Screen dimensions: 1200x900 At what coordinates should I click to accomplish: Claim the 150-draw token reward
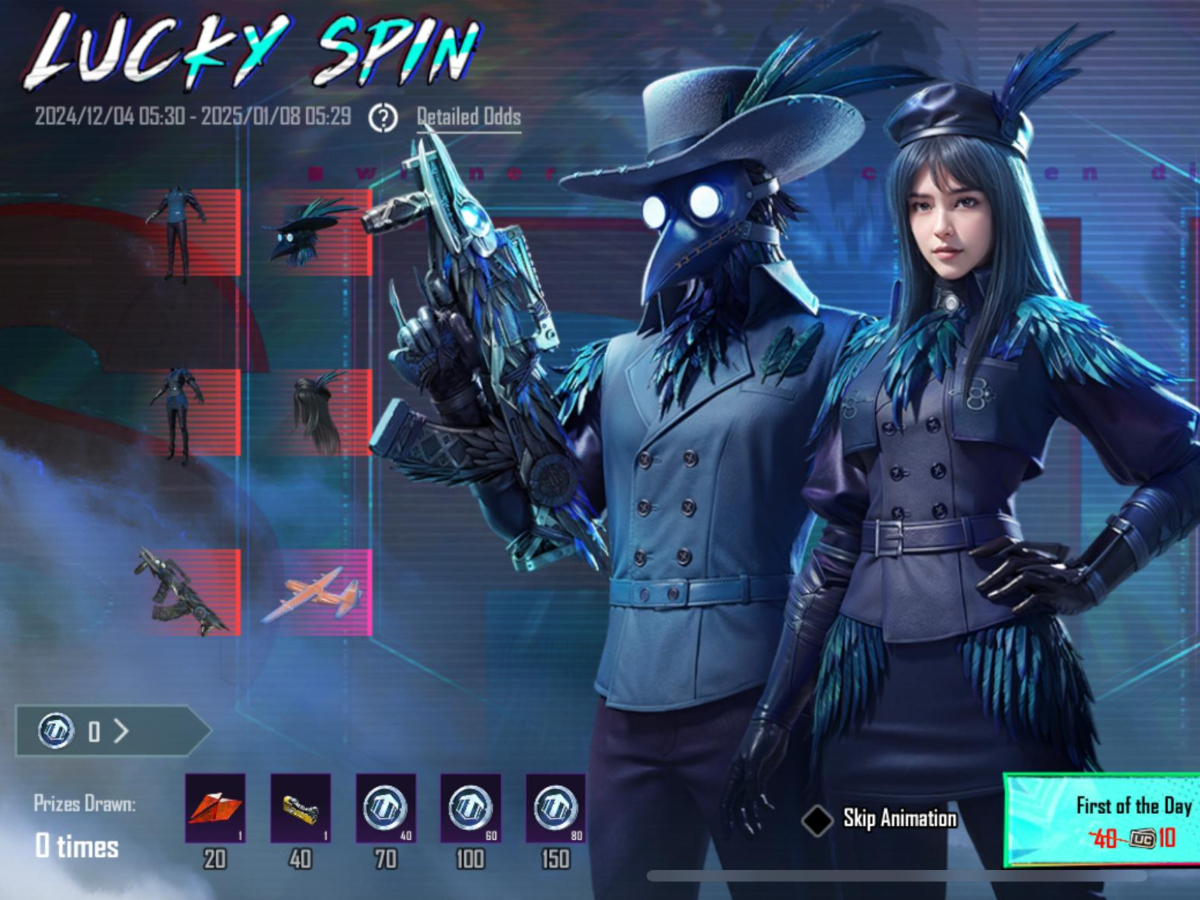[x=555, y=807]
